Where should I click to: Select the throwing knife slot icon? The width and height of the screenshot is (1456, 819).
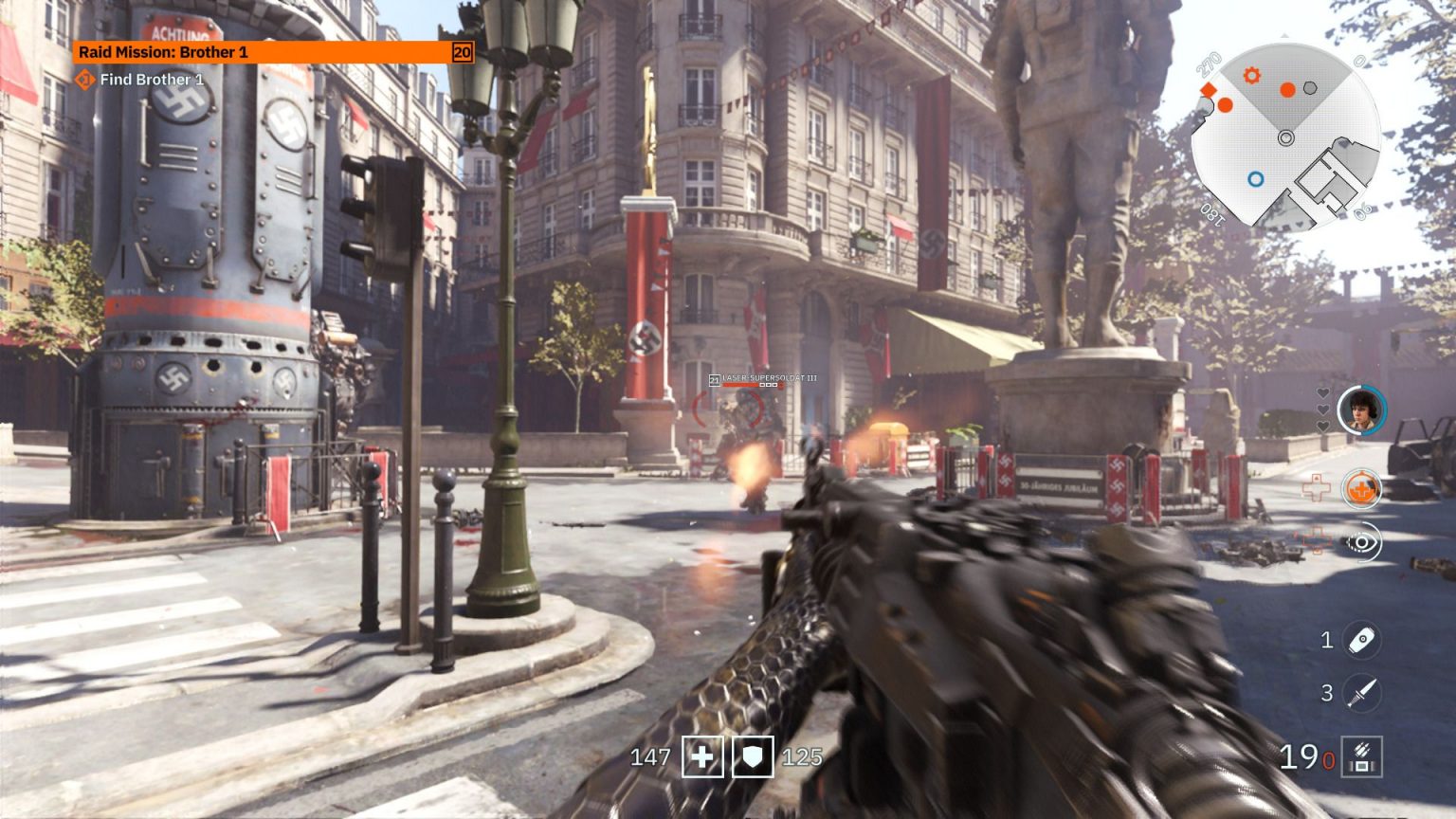point(1362,693)
